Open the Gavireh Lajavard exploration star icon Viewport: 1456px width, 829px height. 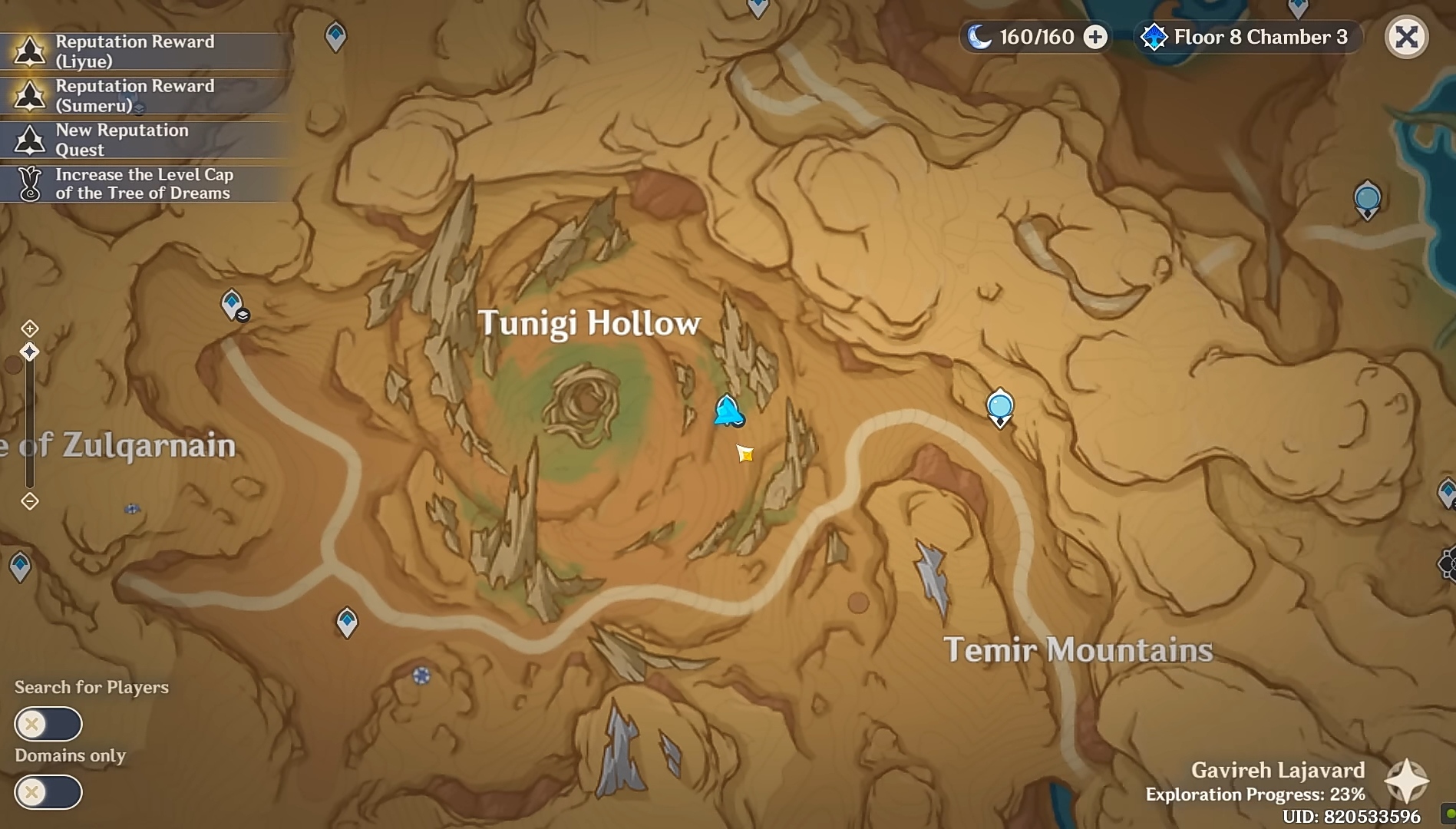click(x=1406, y=781)
